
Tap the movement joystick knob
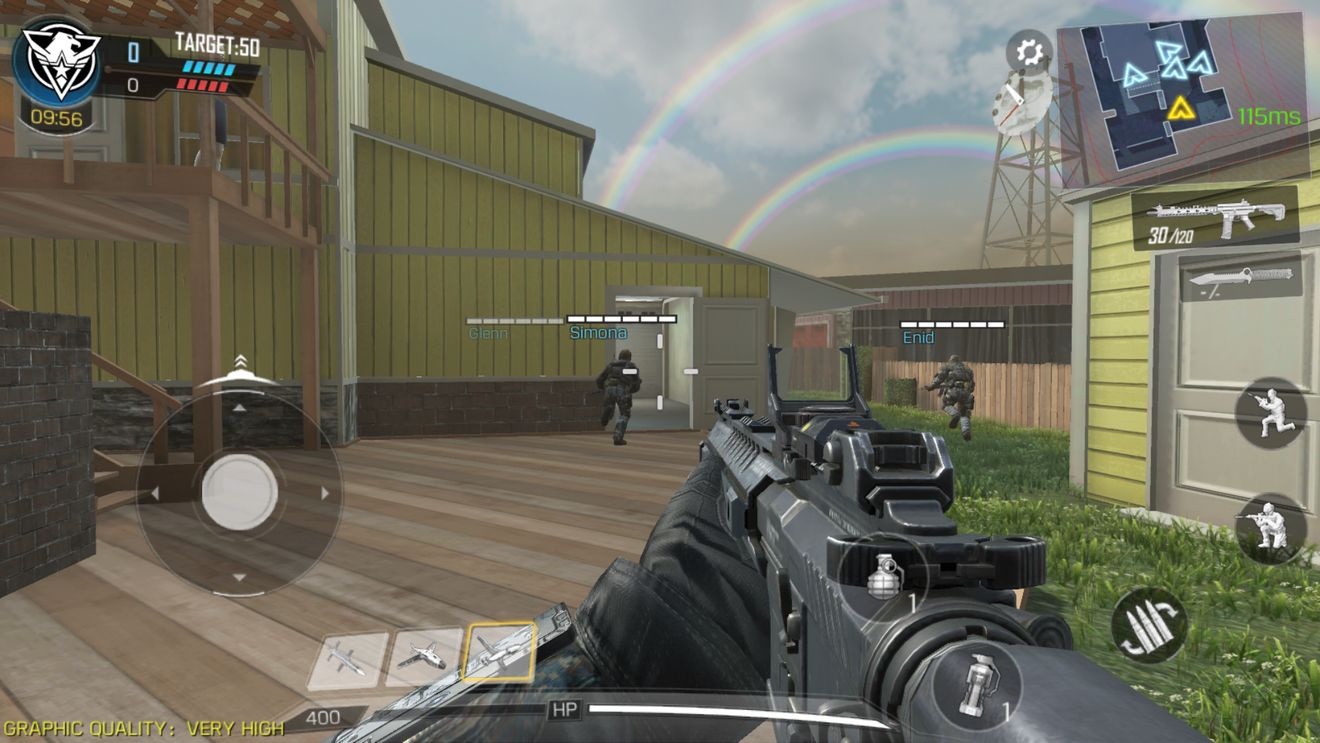pos(239,491)
